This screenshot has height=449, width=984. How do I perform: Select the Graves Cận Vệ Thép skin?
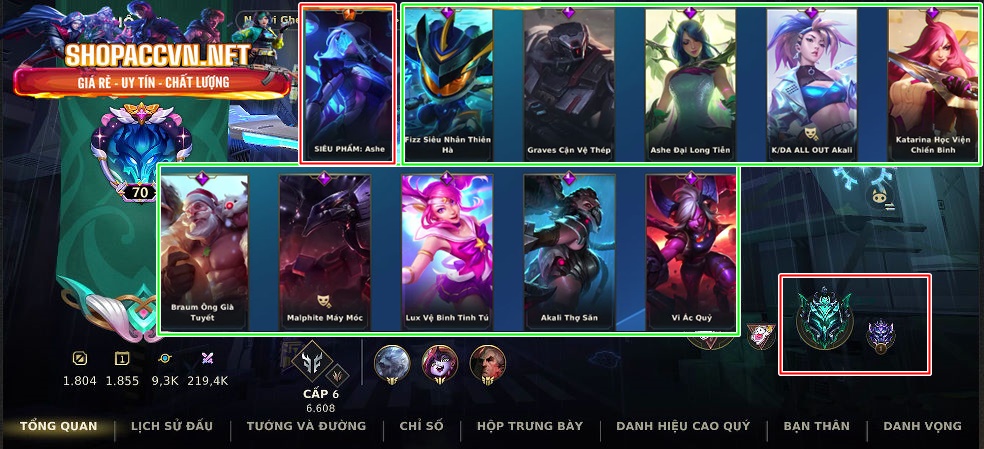[x=568, y=85]
